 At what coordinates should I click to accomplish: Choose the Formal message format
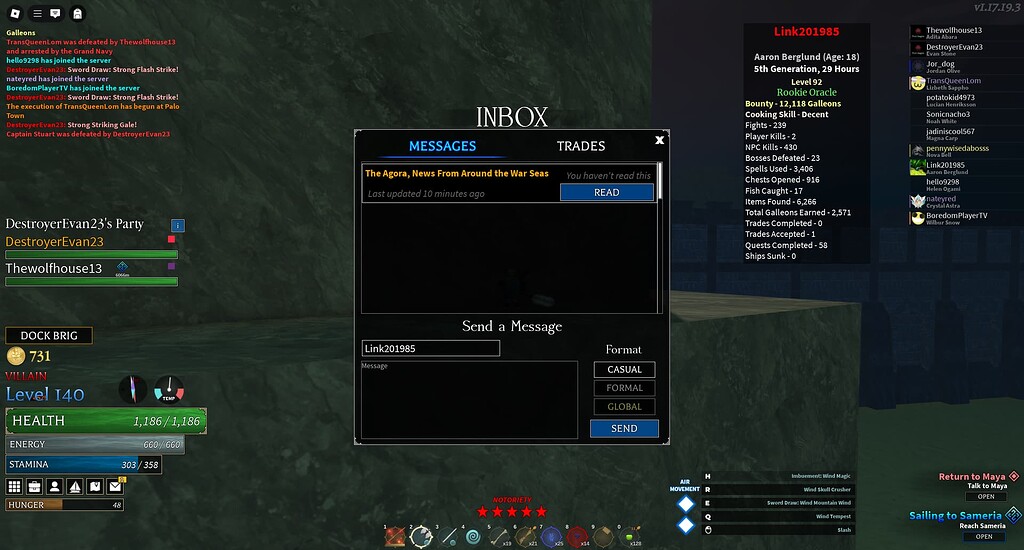(x=624, y=388)
